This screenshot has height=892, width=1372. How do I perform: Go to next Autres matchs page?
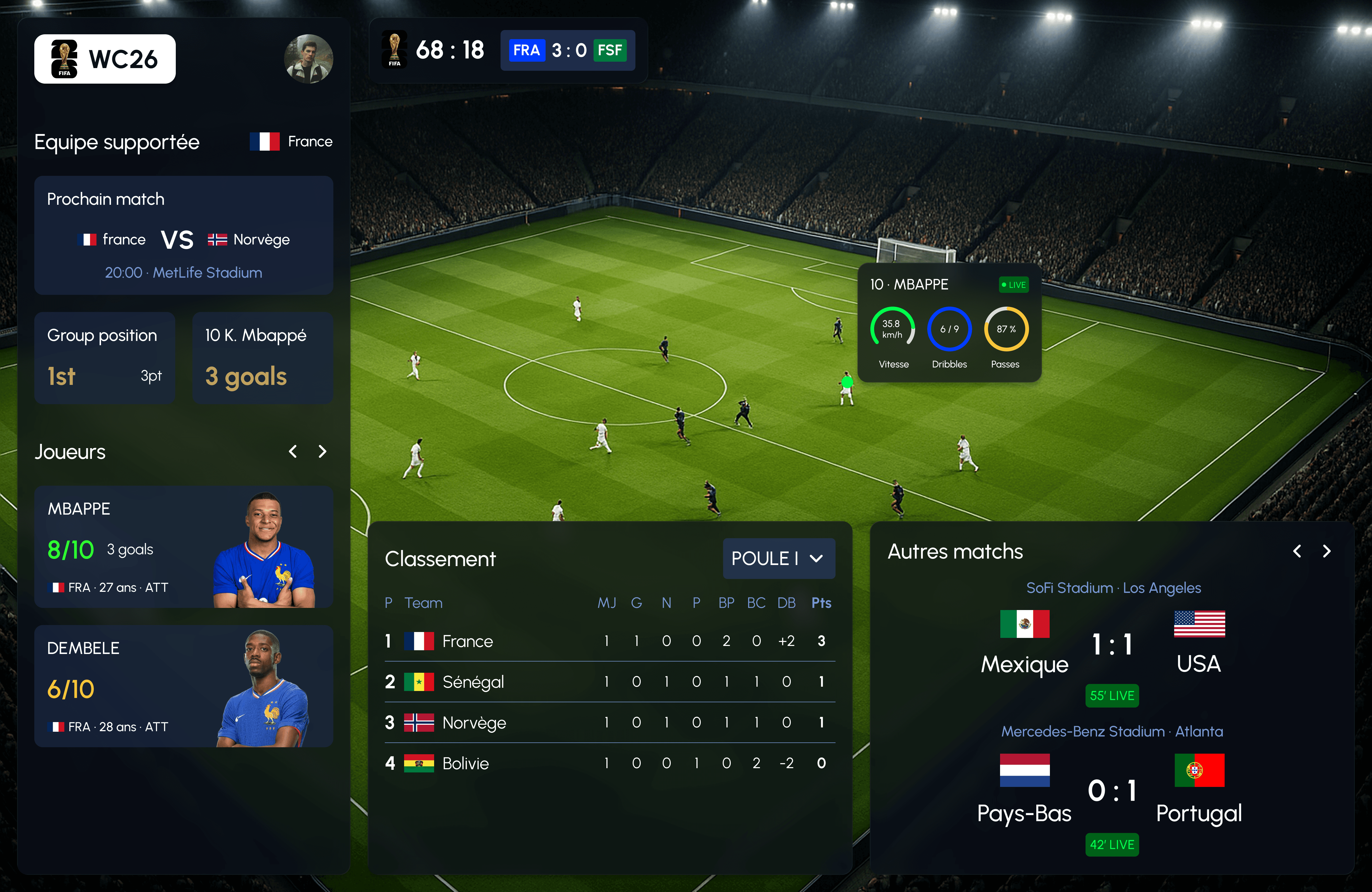pyautogui.click(x=1326, y=551)
